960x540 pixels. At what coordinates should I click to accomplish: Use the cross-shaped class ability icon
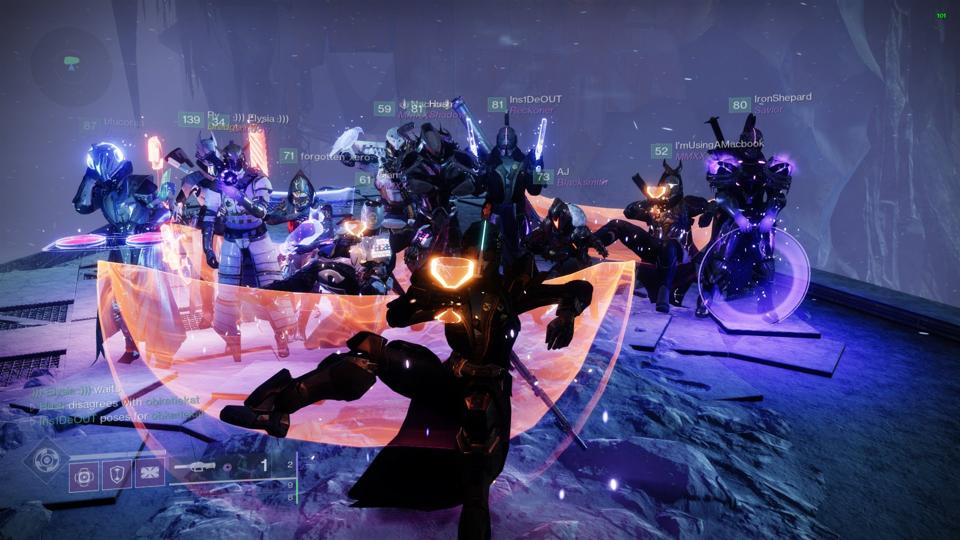150,474
